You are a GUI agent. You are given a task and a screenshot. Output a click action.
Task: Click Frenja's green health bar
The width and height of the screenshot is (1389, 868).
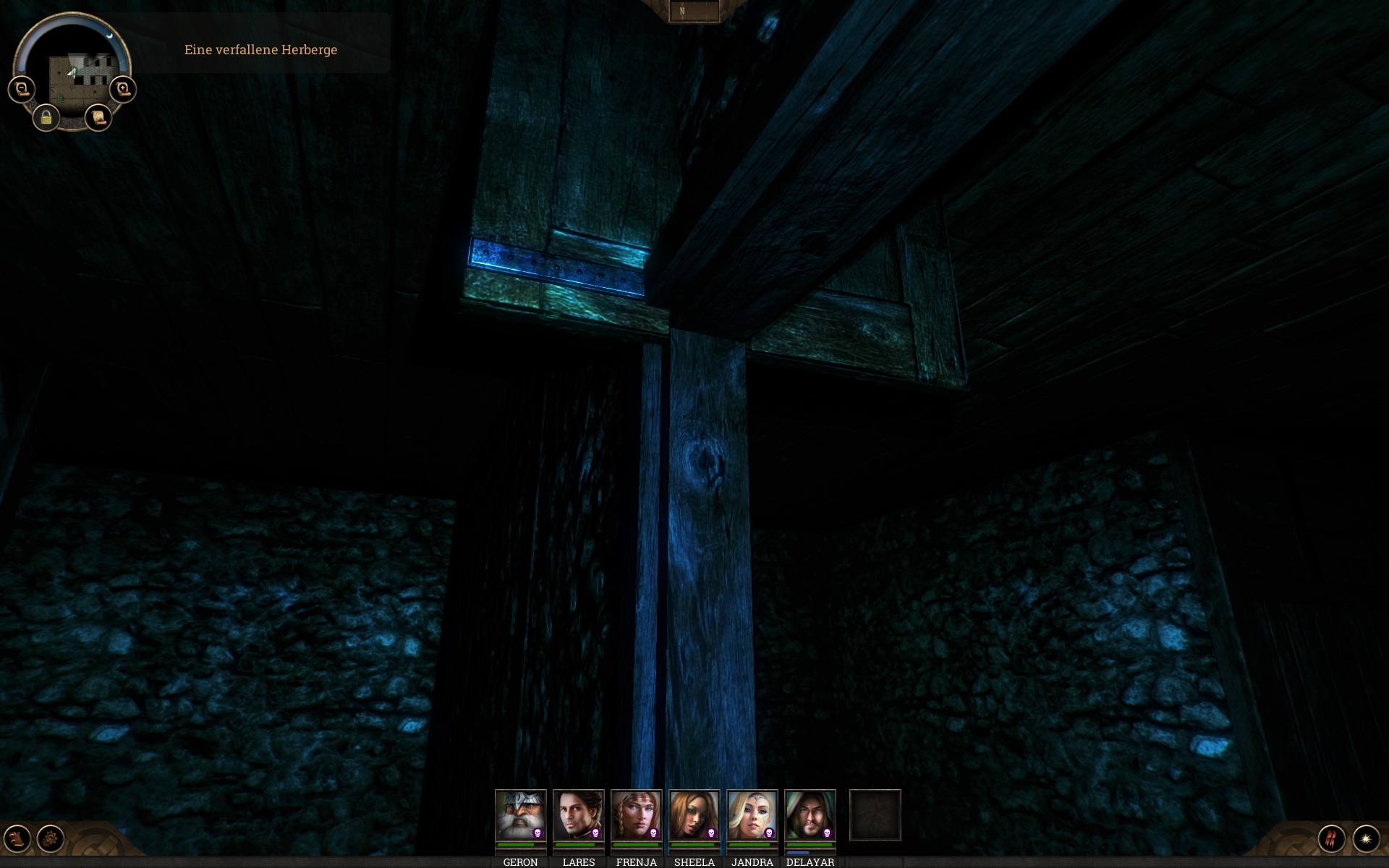(x=635, y=845)
